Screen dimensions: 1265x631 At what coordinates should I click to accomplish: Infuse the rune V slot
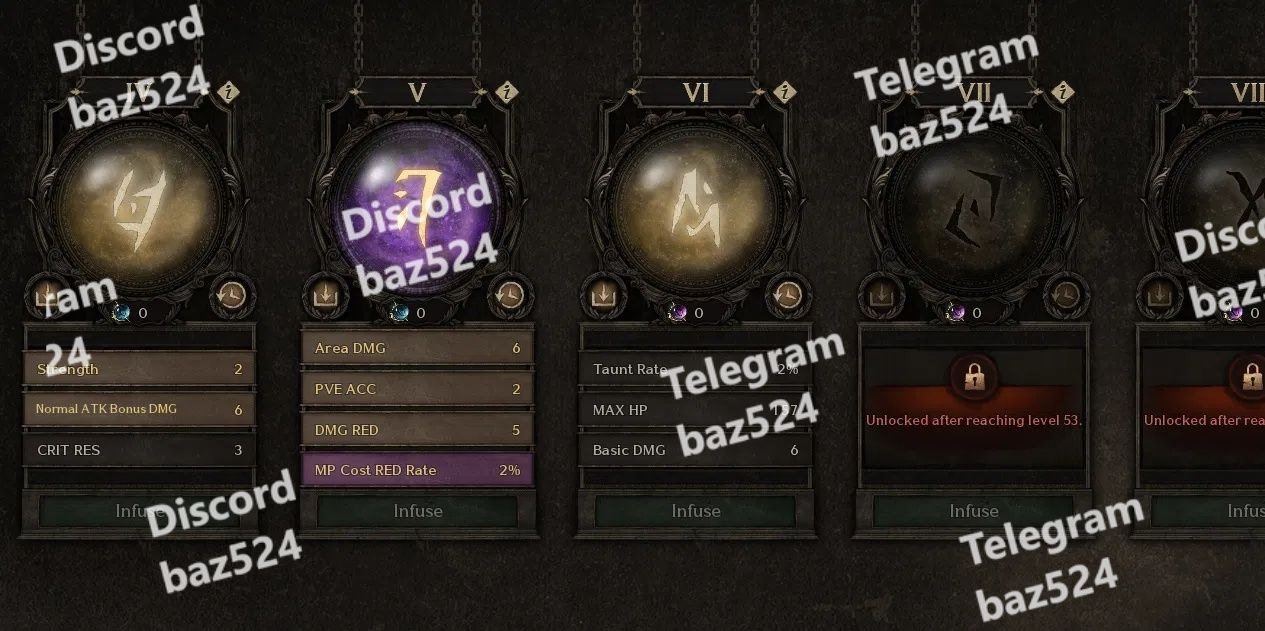[x=417, y=511]
